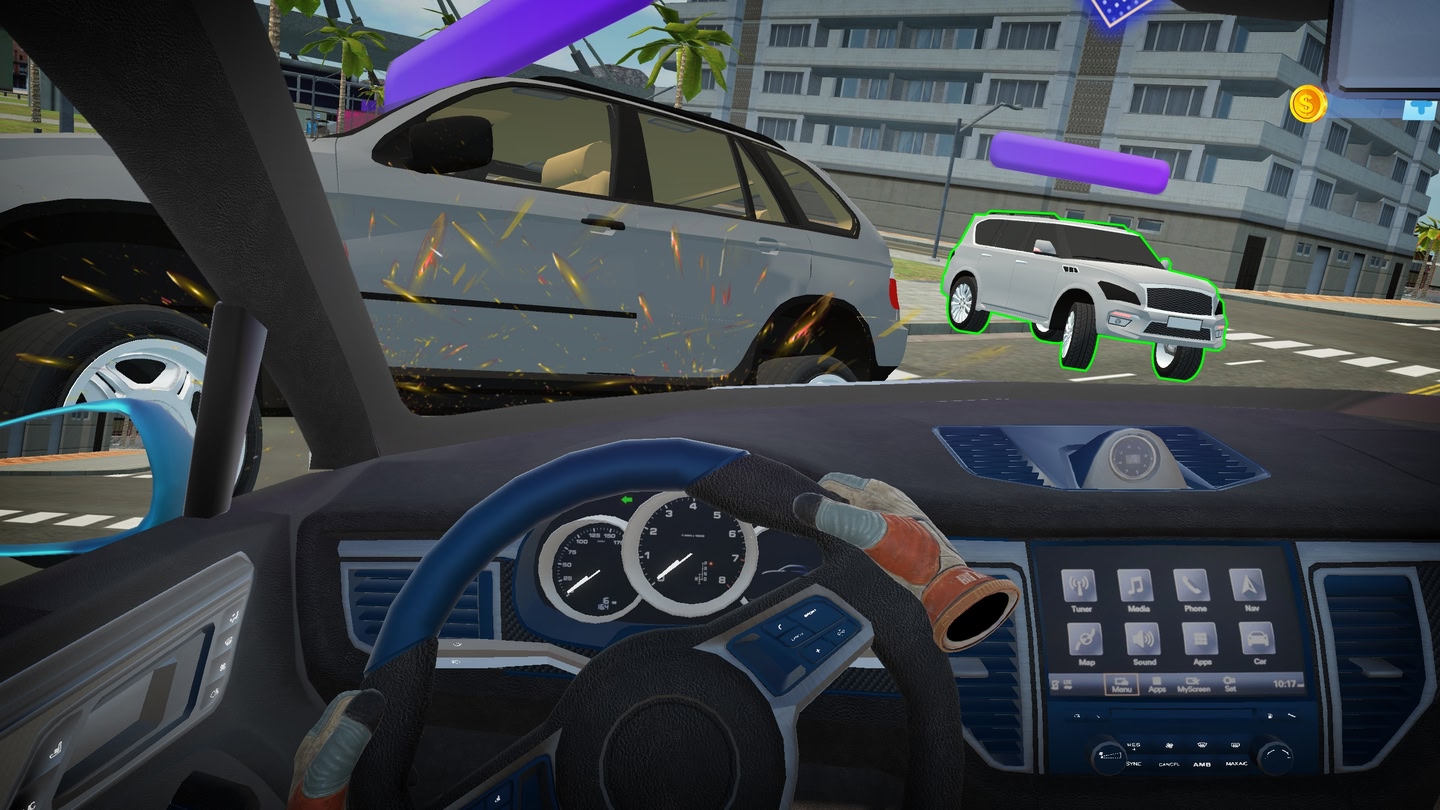This screenshot has height=810, width=1440.
Task: Open the Tuner app on infotainment screen
Action: (1080, 586)
